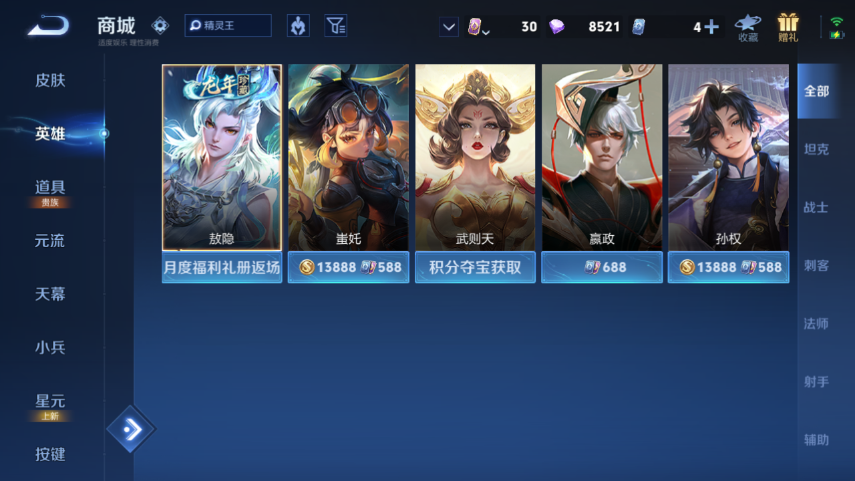Image resolution: width=855 pixels, height=481 pixels.
Task: Go back using the return arrow
Action: [47, 26]
